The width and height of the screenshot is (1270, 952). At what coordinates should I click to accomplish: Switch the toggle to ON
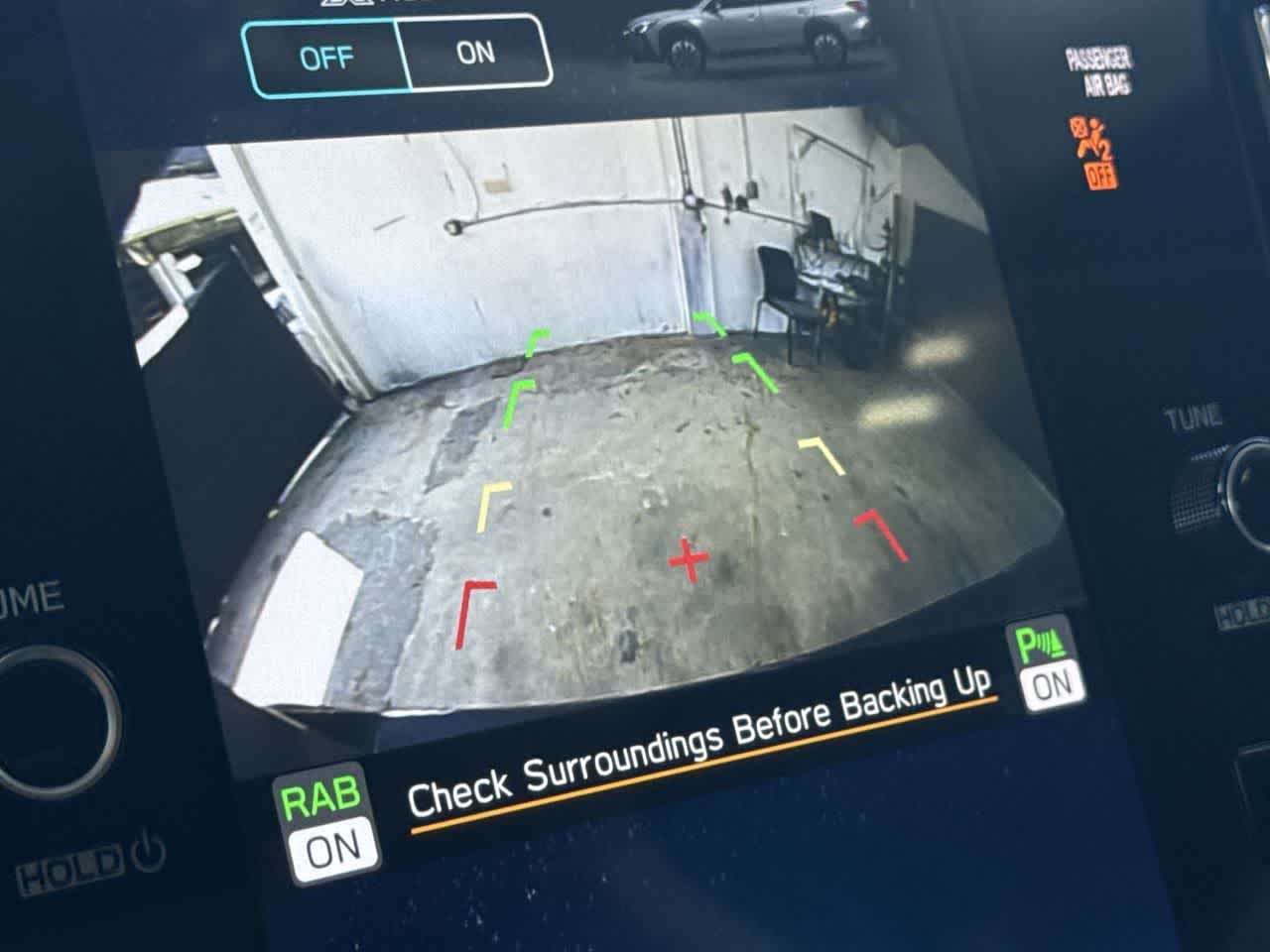tap(476, 53)
